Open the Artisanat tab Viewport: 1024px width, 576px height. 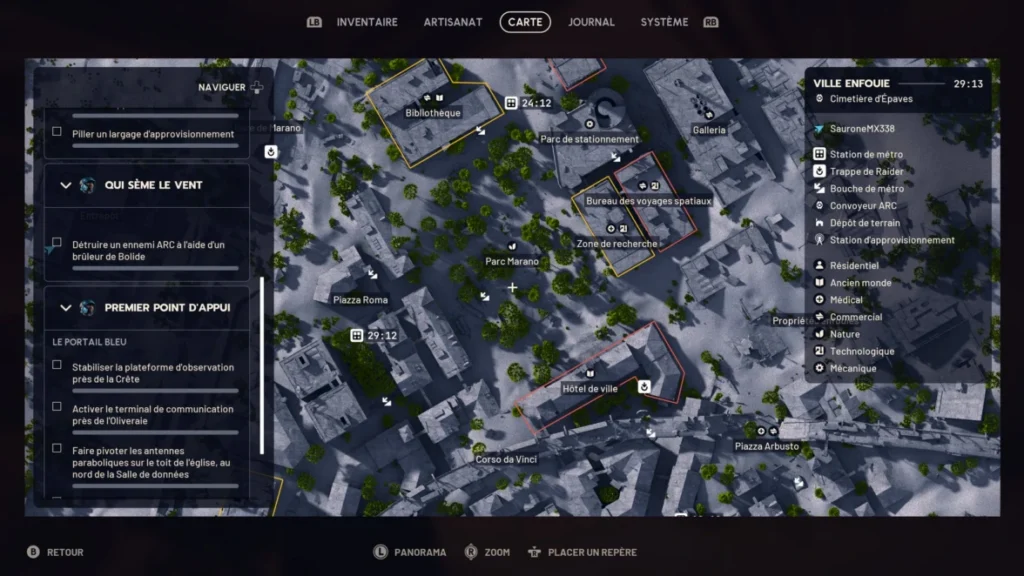(x=452, y=22)
